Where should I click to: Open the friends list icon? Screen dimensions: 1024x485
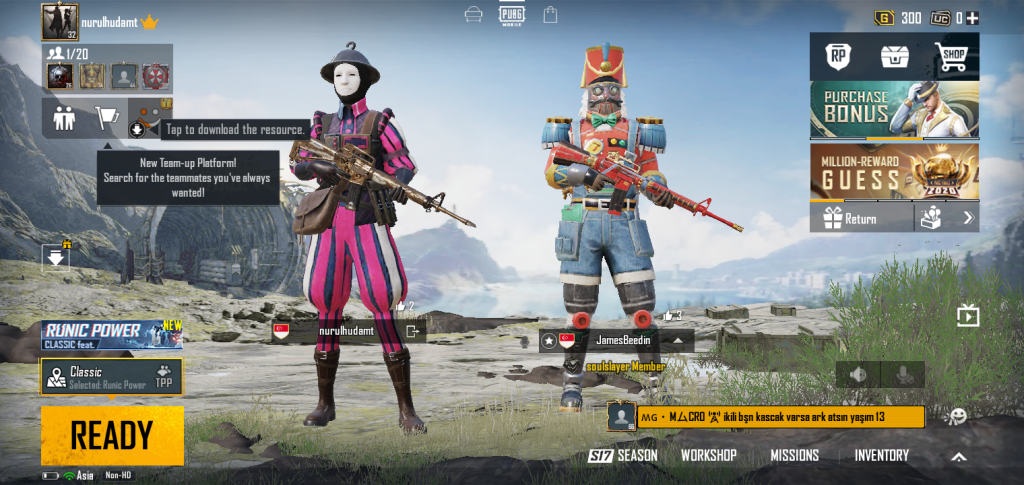point(64,118)
